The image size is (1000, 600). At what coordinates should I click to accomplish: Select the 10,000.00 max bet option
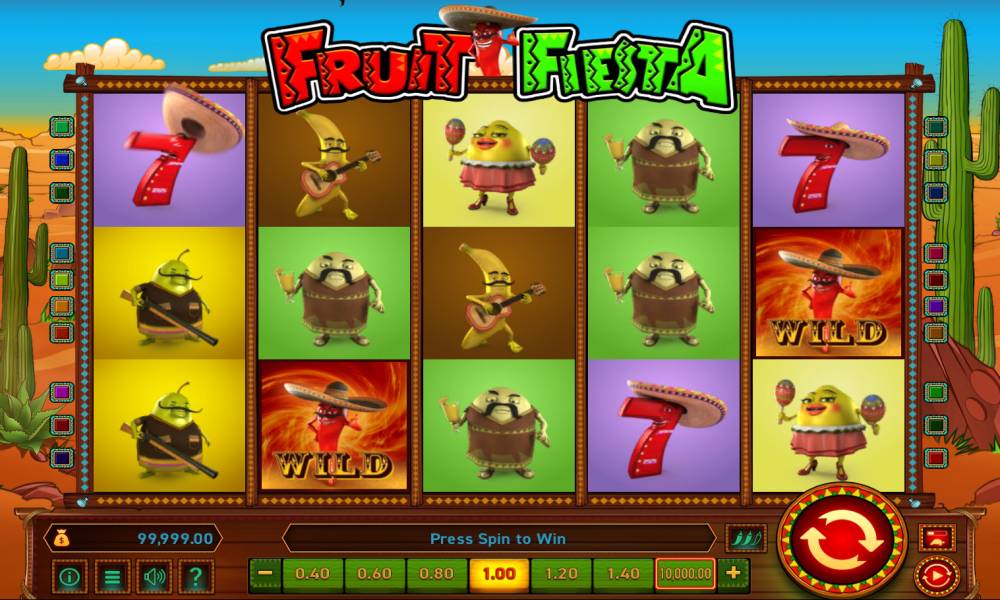(685, 574)
